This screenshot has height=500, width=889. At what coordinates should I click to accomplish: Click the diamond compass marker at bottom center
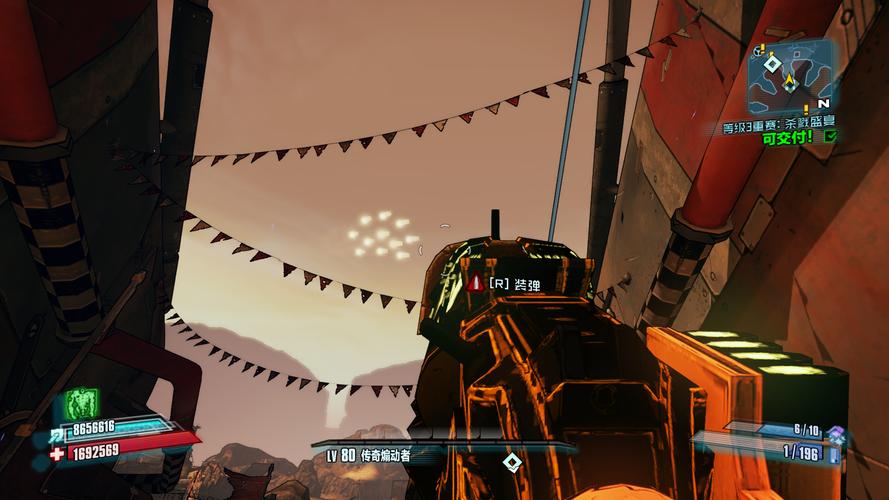[511, 461]
